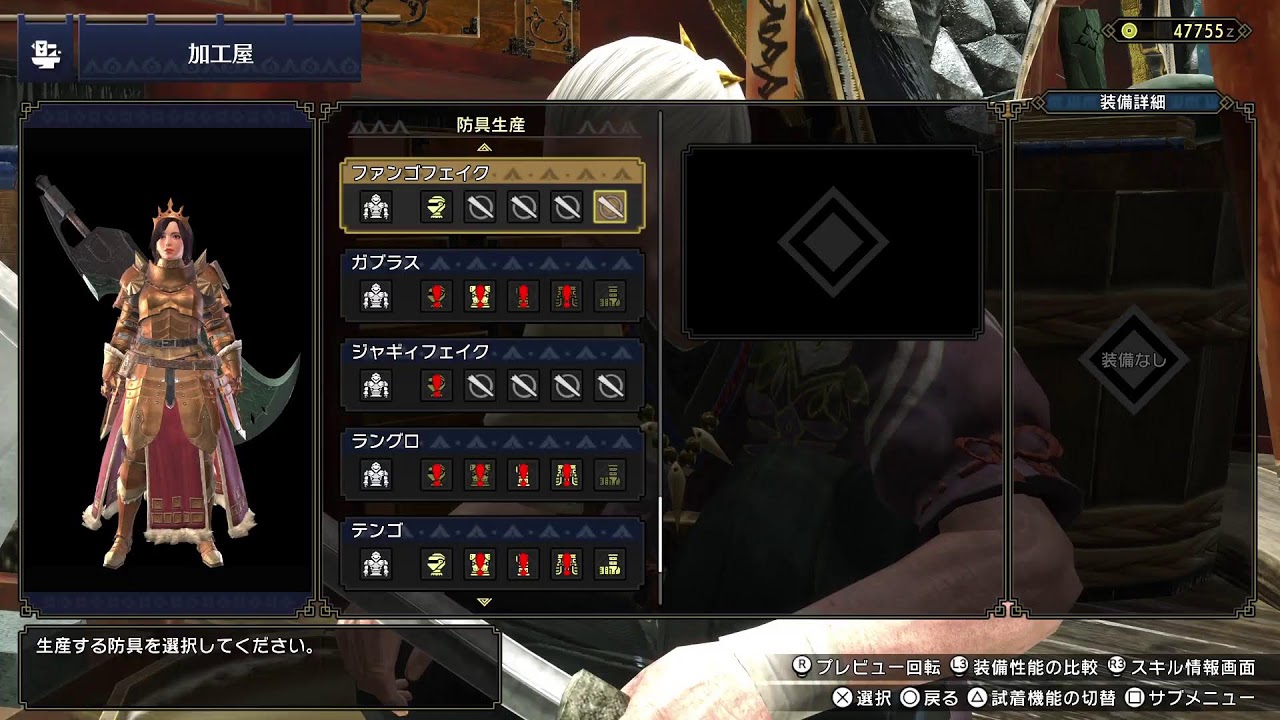Select the ジャギィフェイク head armor icon
The width and height of the screenshot is (1280, 720).
click(x=436, y=386)
